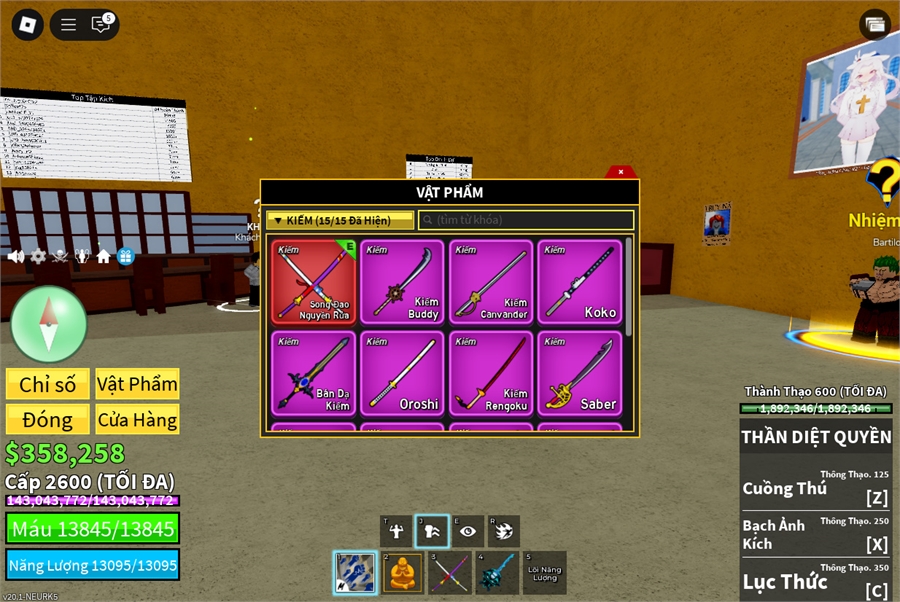Screen dimensions: 900x602
Task: Select the Kiếm Rengoku slot
Action: (x=491, y=373)
